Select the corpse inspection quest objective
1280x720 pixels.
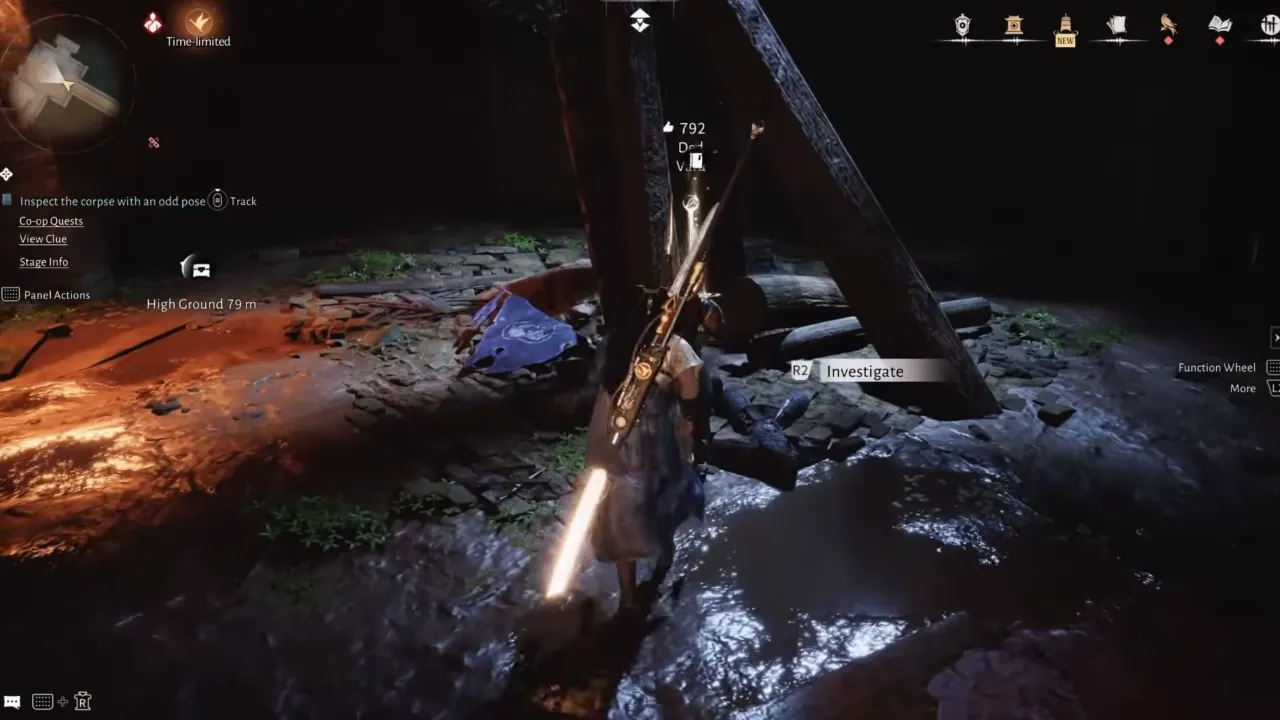point(112,201)
